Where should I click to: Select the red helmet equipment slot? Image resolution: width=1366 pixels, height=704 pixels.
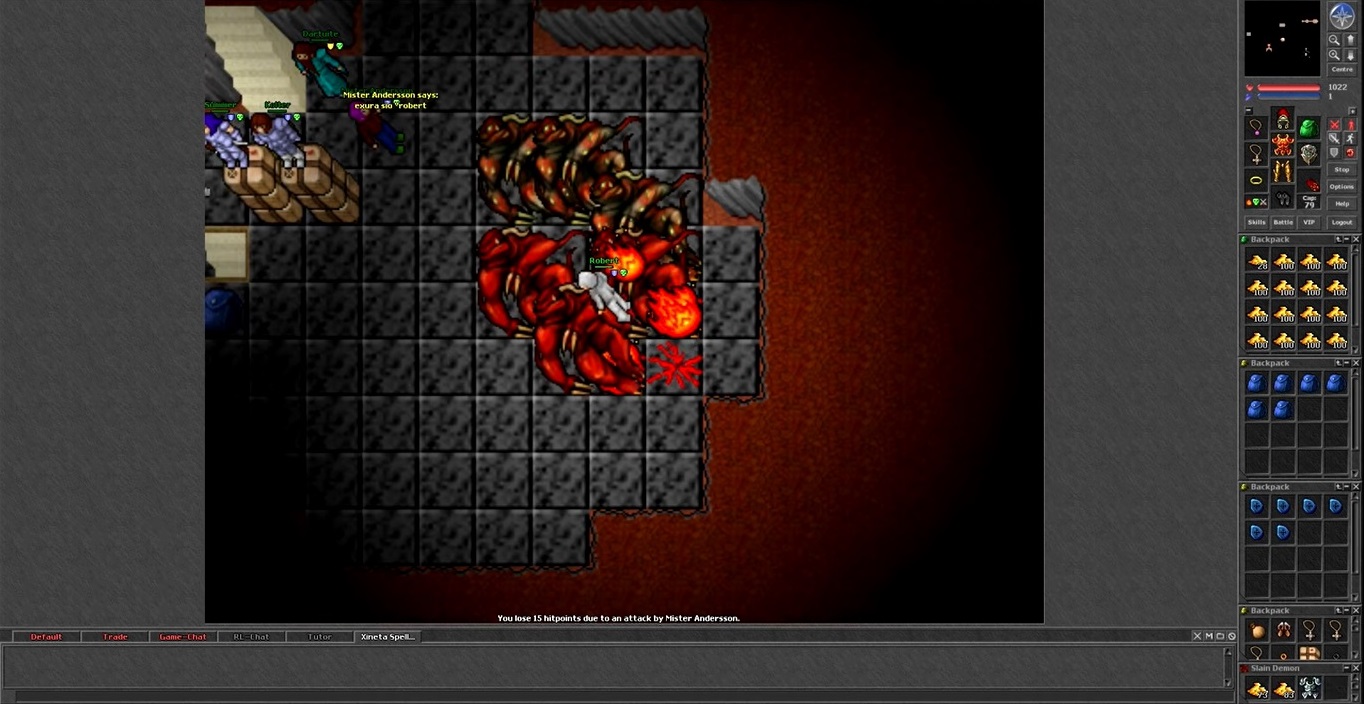[1283, 120]
